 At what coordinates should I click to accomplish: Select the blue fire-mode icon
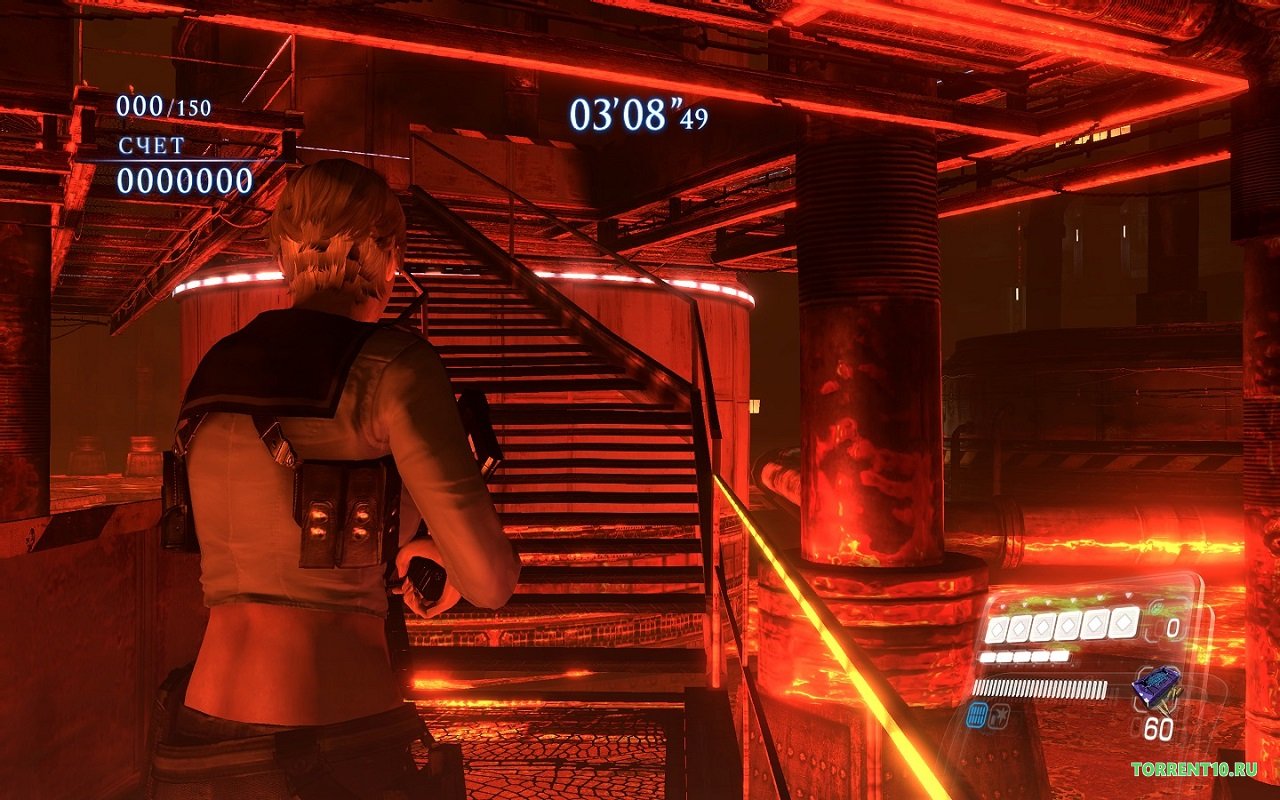click(978, 714)
